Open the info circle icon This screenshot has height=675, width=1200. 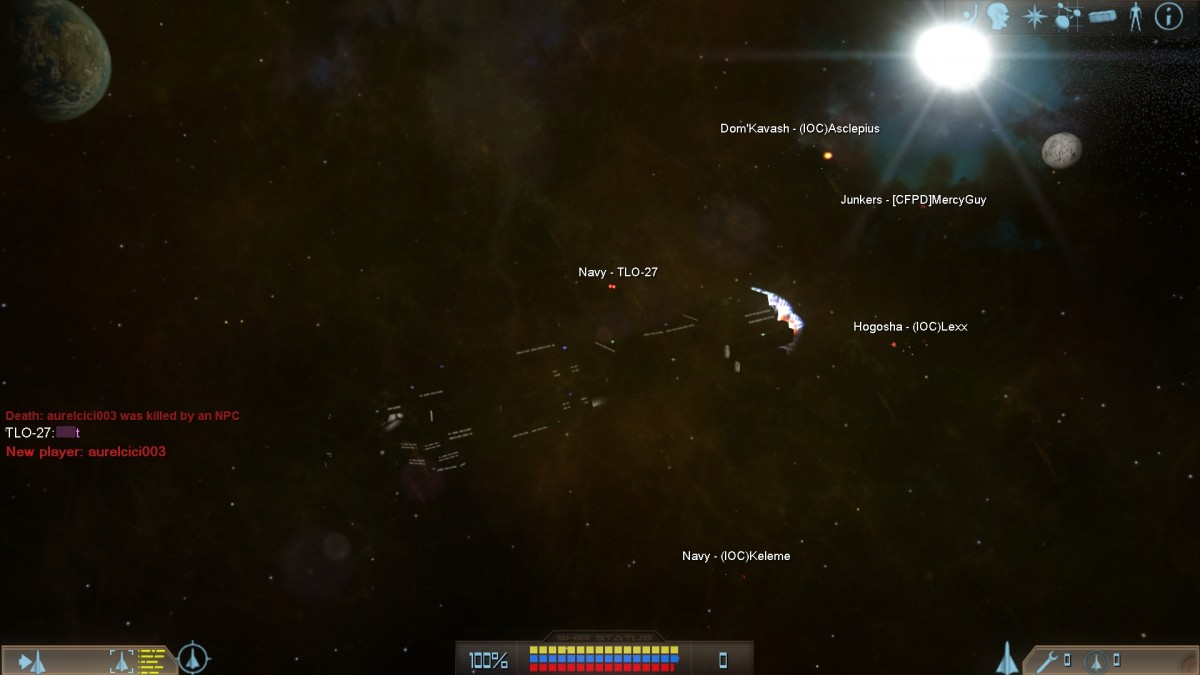click(1168, 16)
